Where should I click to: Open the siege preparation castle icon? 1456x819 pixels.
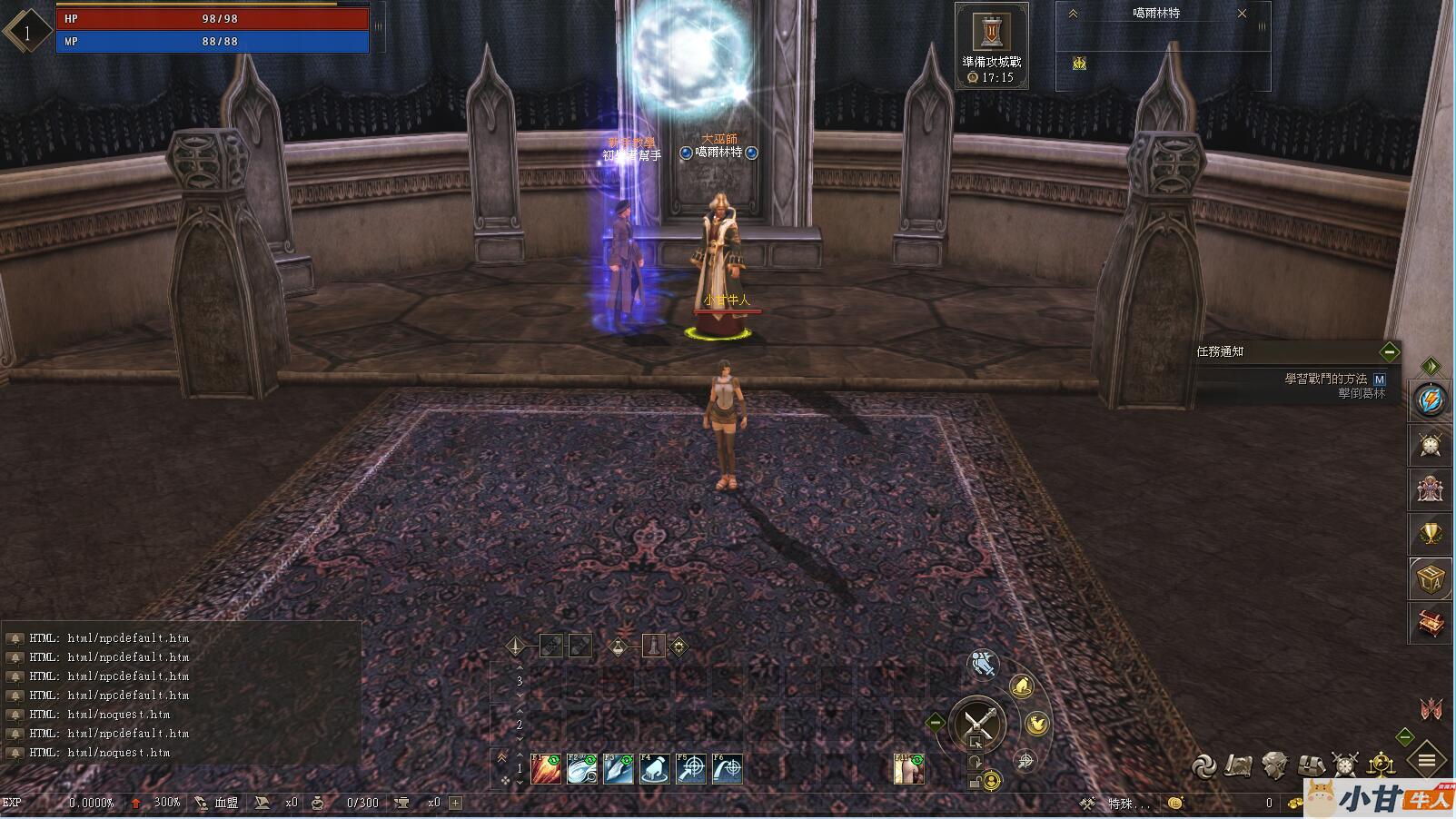click(991, 33)
